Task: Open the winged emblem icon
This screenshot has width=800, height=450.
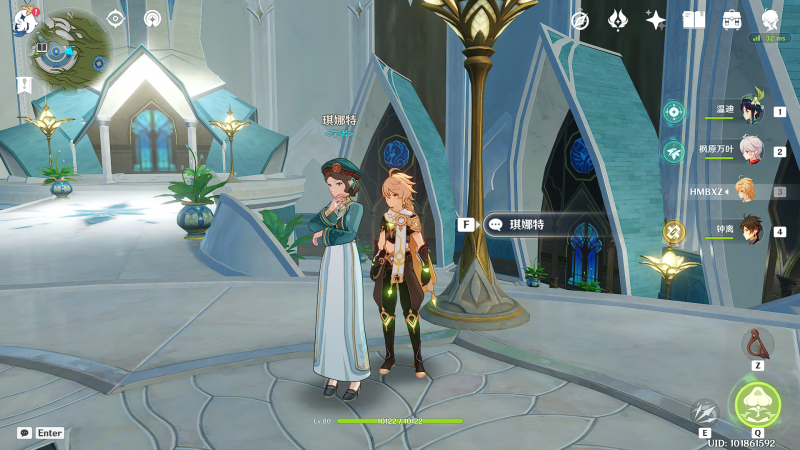Action: coord(617,20)
